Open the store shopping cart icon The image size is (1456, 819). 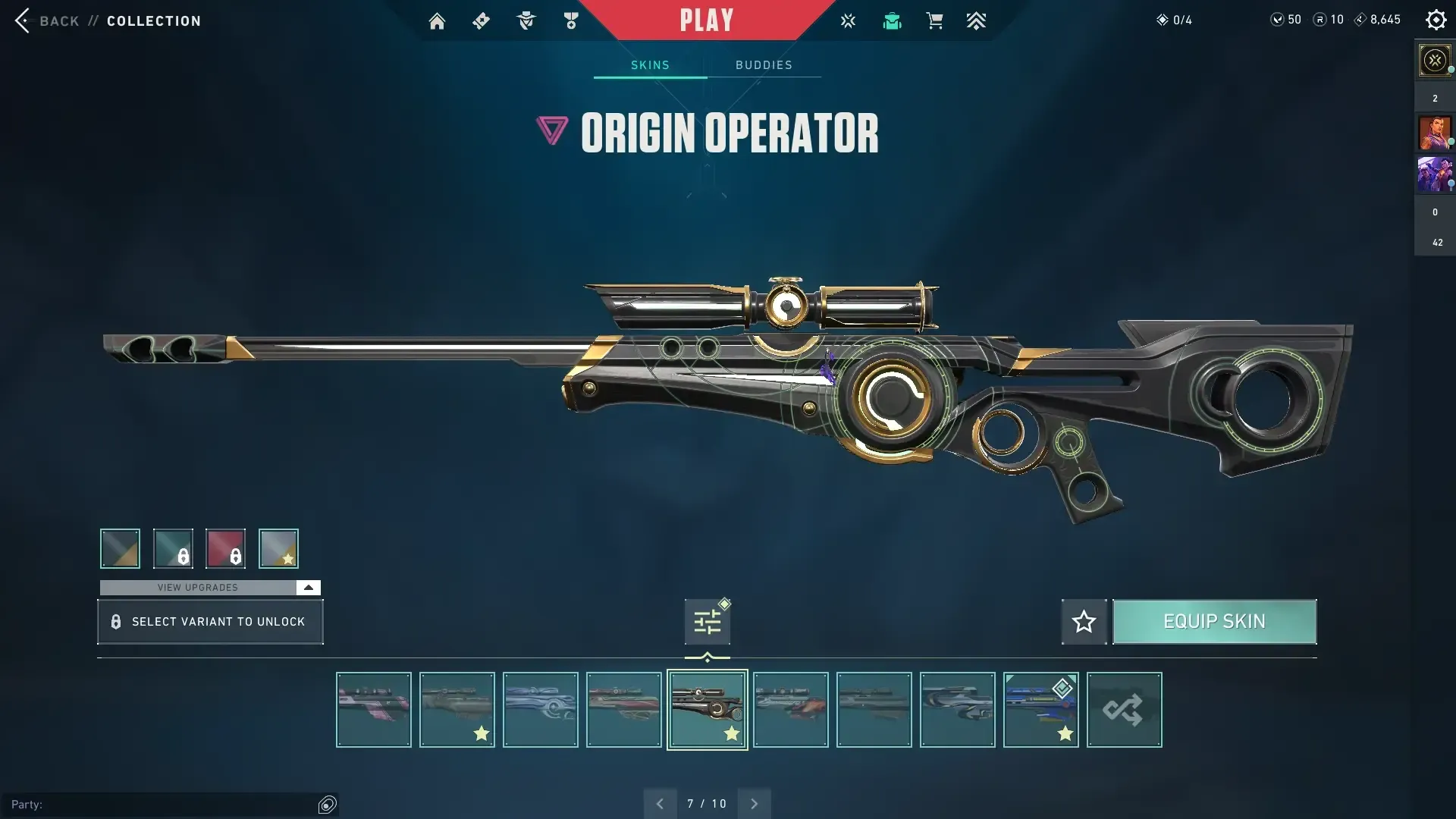[934, 21]
